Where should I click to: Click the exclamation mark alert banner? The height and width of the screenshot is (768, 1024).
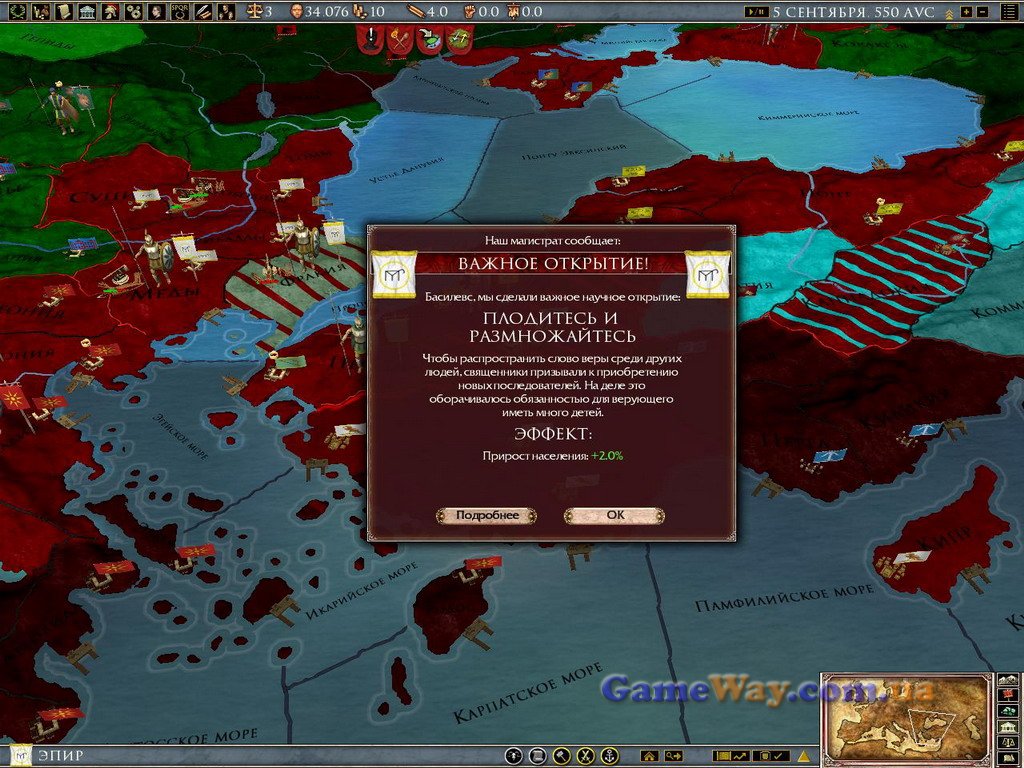[372, 40]
